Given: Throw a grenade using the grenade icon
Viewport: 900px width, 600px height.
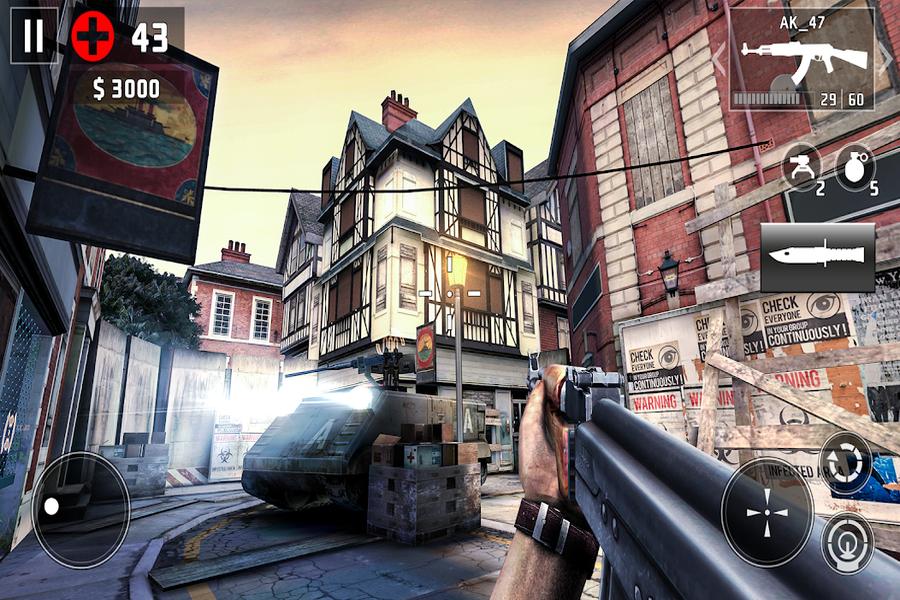Looking at the screenshot, I should click(854, 164).
